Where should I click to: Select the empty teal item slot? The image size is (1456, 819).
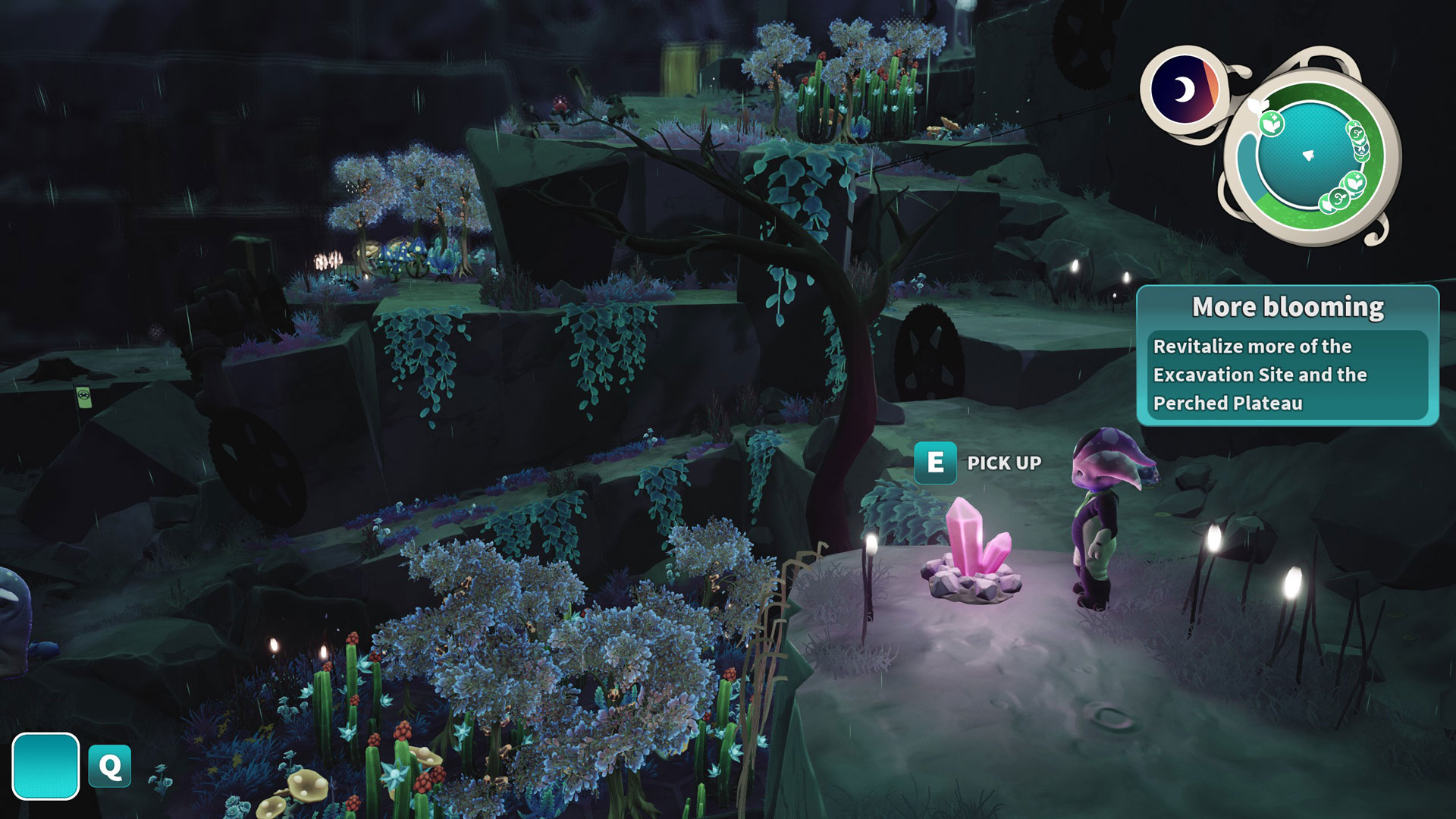[45, 766]
